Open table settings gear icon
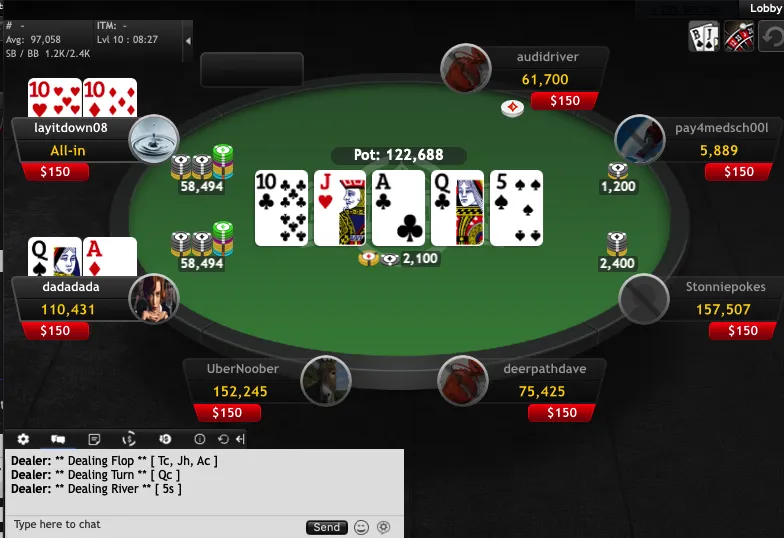 click(23, 439)
